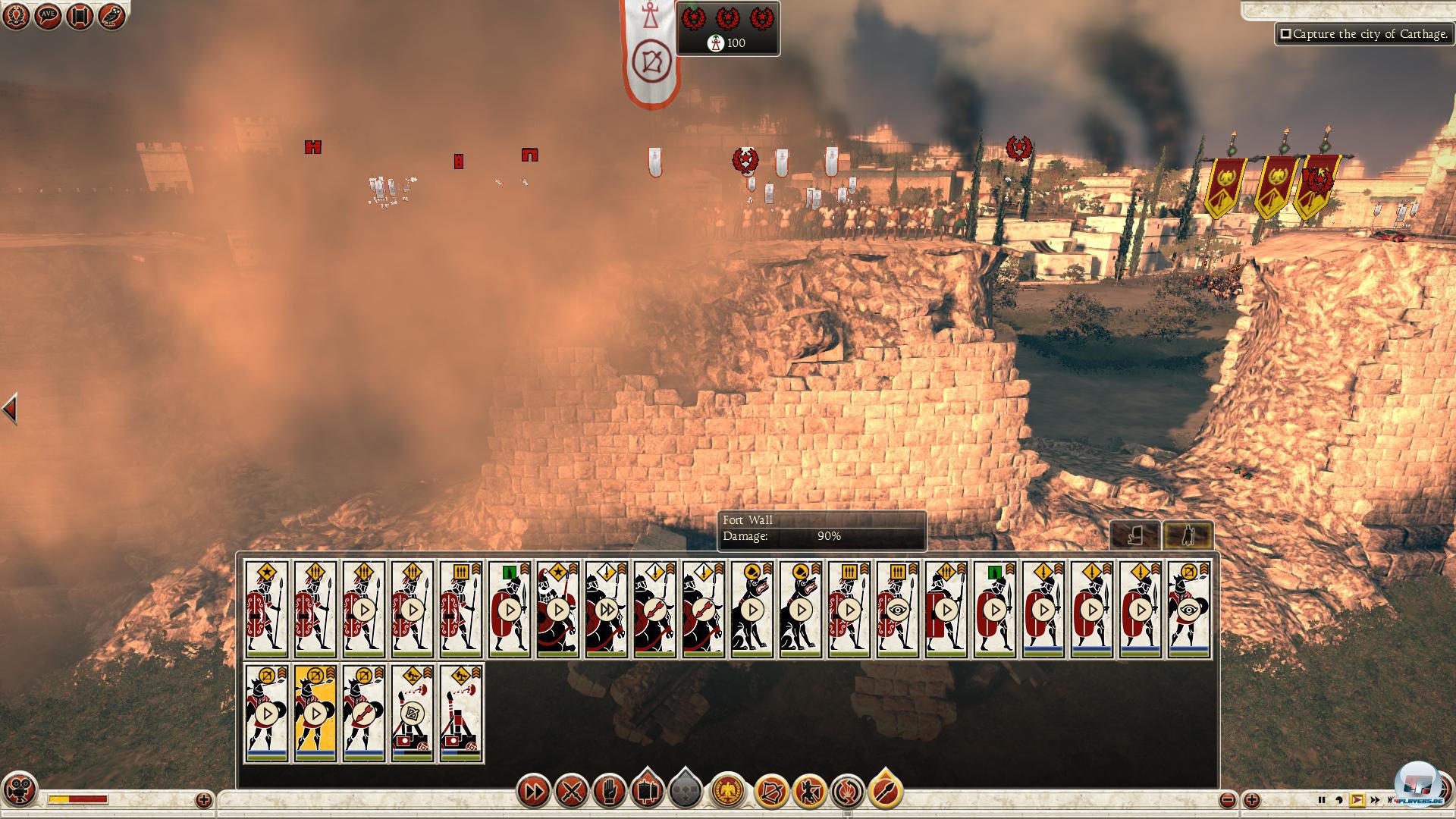The width and height of the screenshot is (1456, 819).
Task: Click the red minus button at bottom right
Action: (x=1228, y=800)
